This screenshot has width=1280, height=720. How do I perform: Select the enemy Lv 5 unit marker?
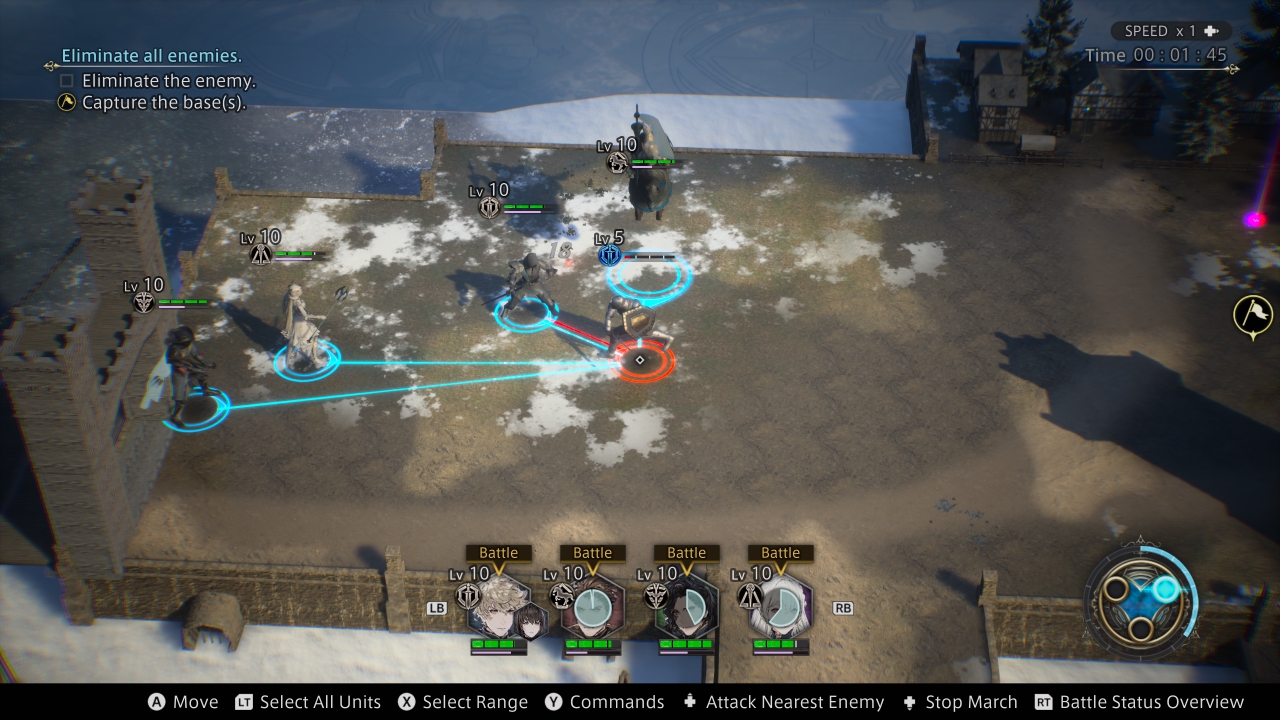609,255
